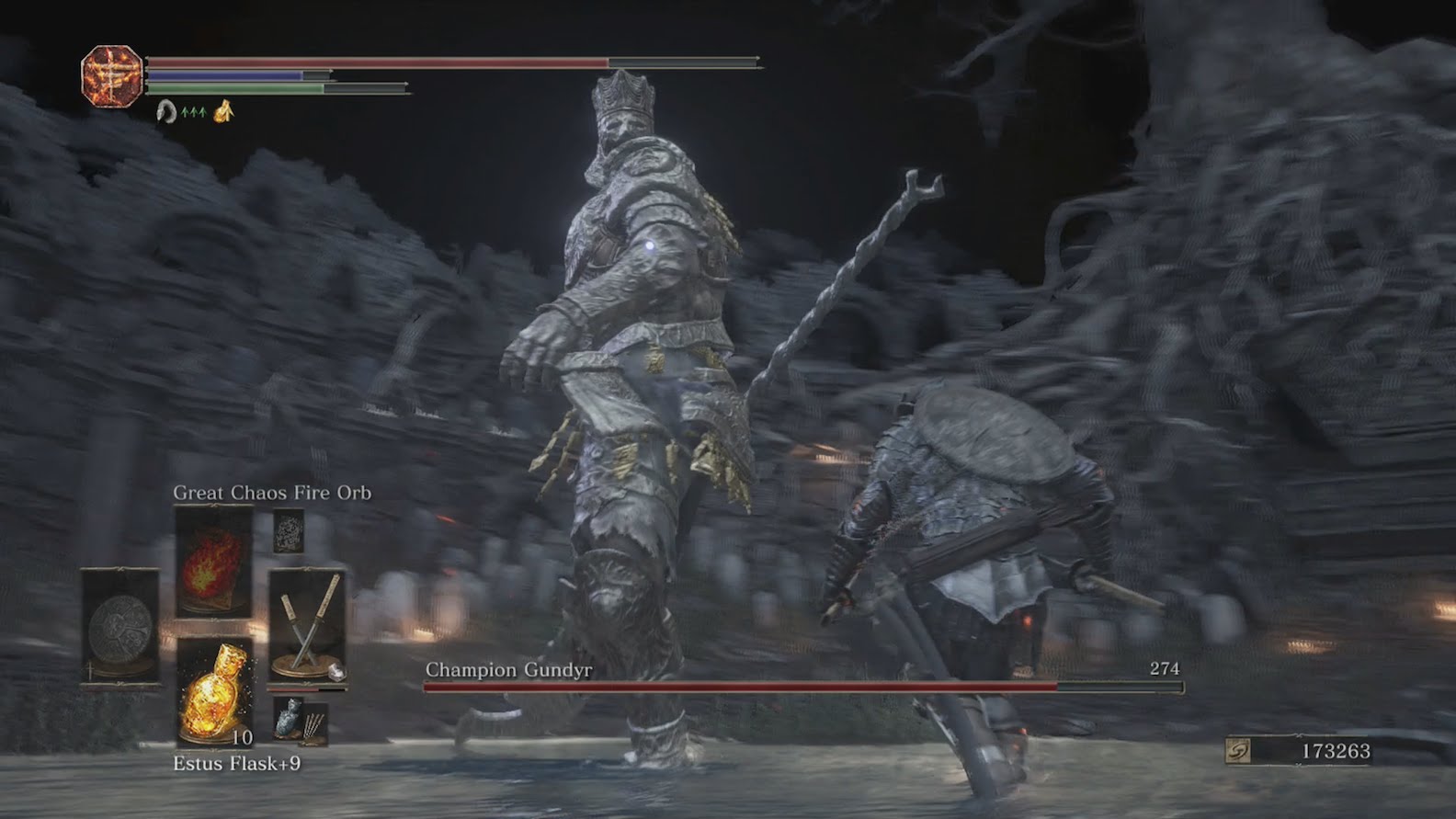The height and width of the screenshot is (819, 1456).
Task: Click the crossed katanas right-hand weapon slot
Action: (307, 623)
